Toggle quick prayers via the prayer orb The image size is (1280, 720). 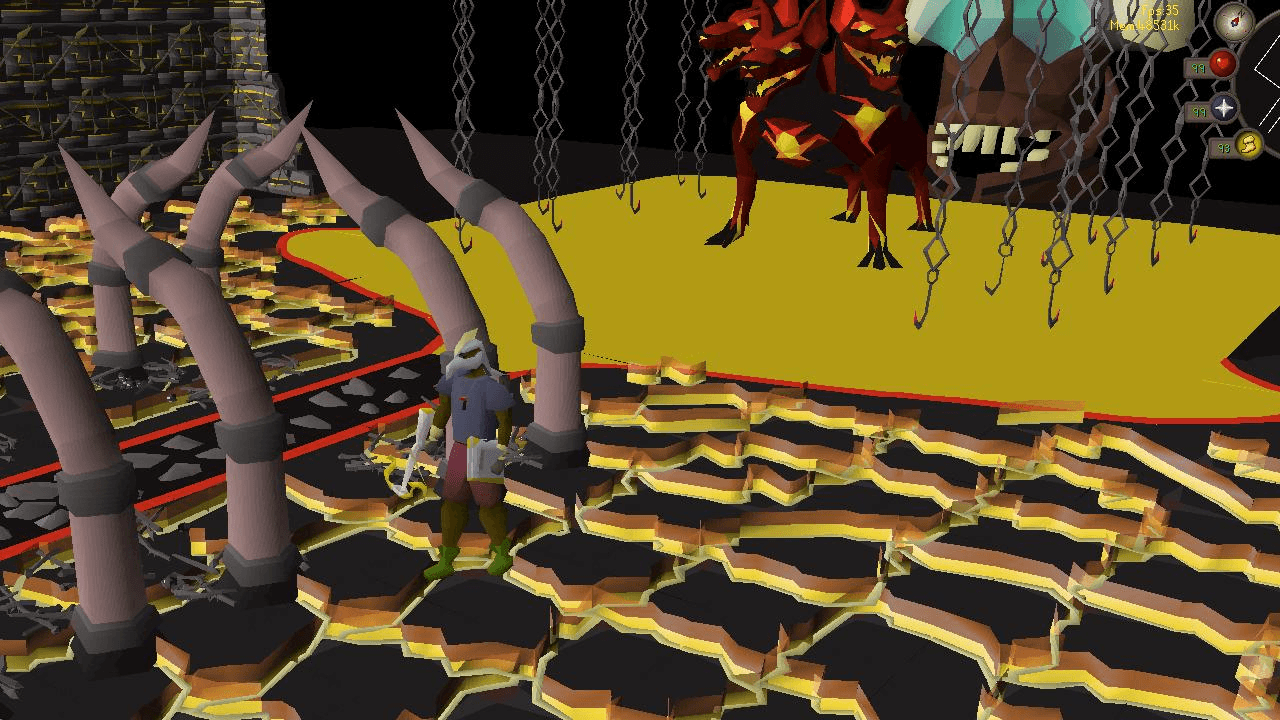(x=1224, y=110)
